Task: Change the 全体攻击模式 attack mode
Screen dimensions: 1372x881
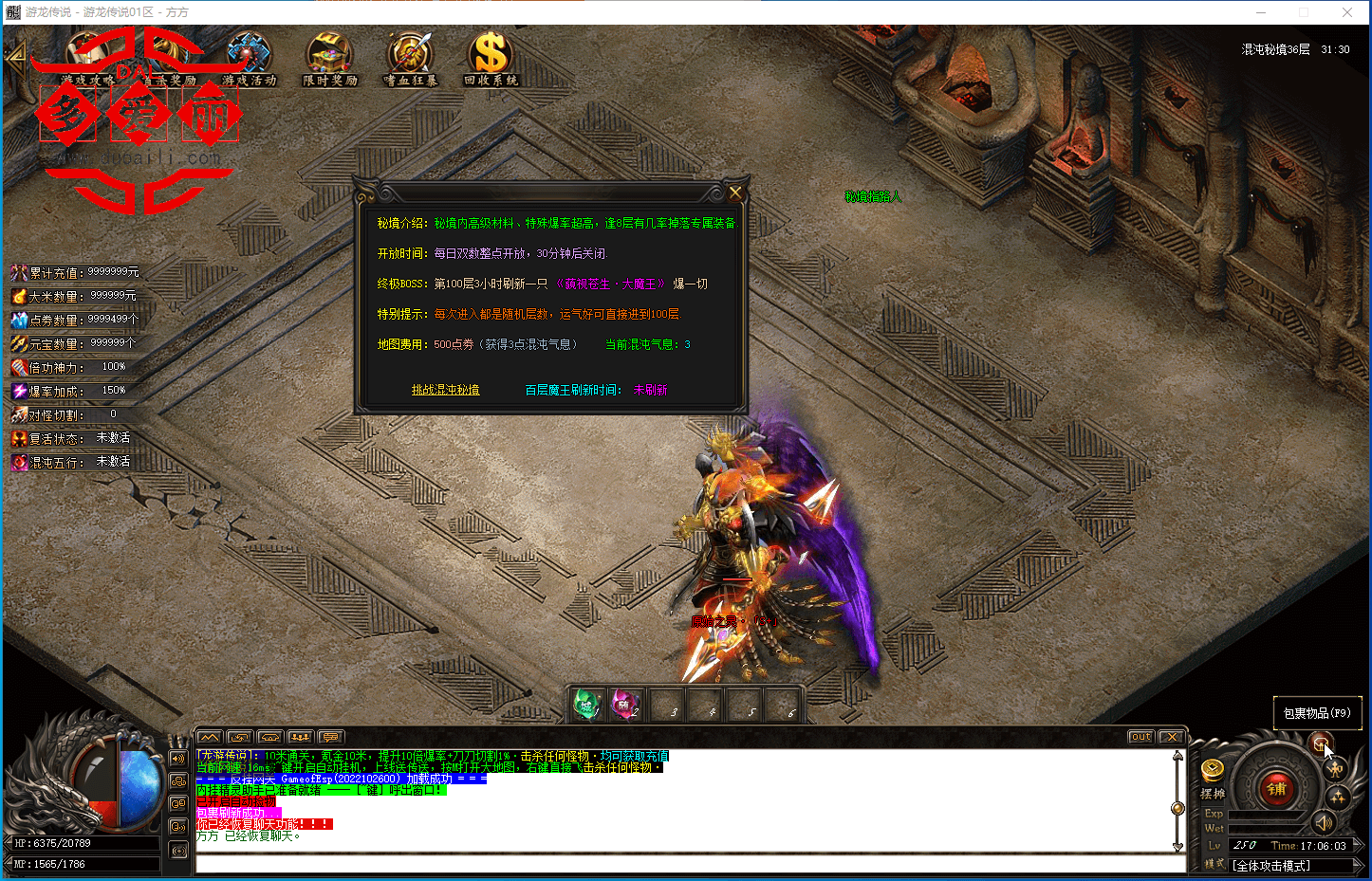Action: 1271,866
